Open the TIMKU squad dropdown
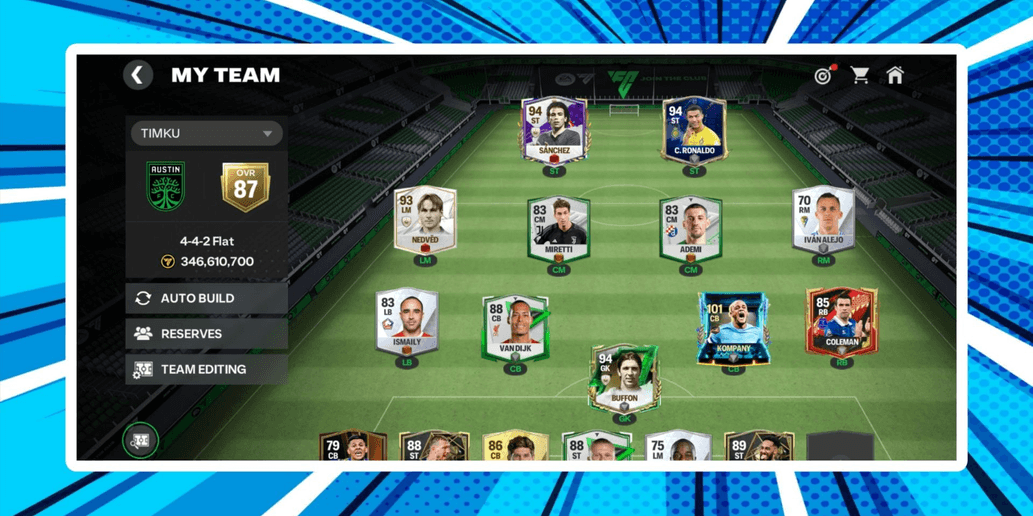This screenshot has height=516, width=1033. (207, 133)
